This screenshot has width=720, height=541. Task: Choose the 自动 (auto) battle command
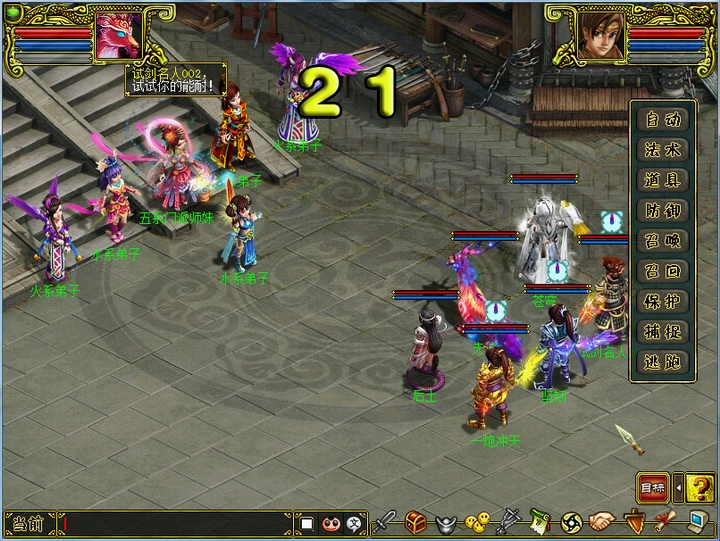click(663, 120)
